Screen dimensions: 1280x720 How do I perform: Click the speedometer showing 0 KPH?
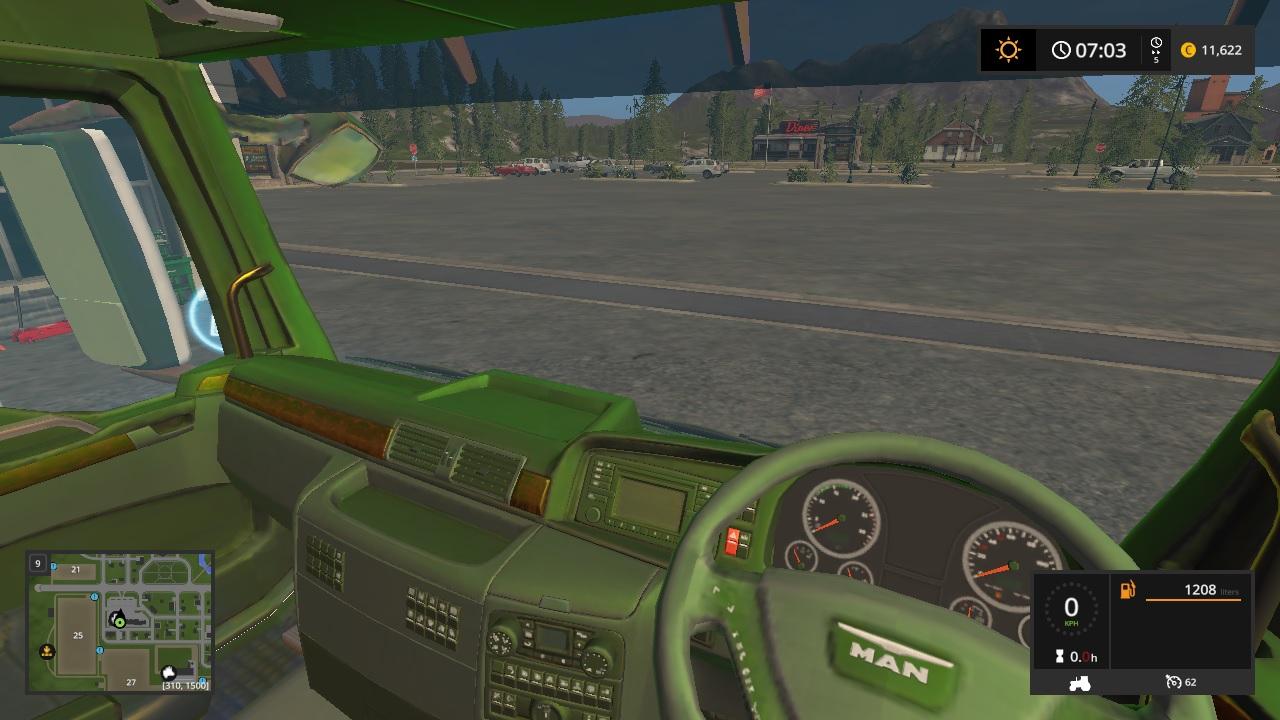(x=1072, y=610)
